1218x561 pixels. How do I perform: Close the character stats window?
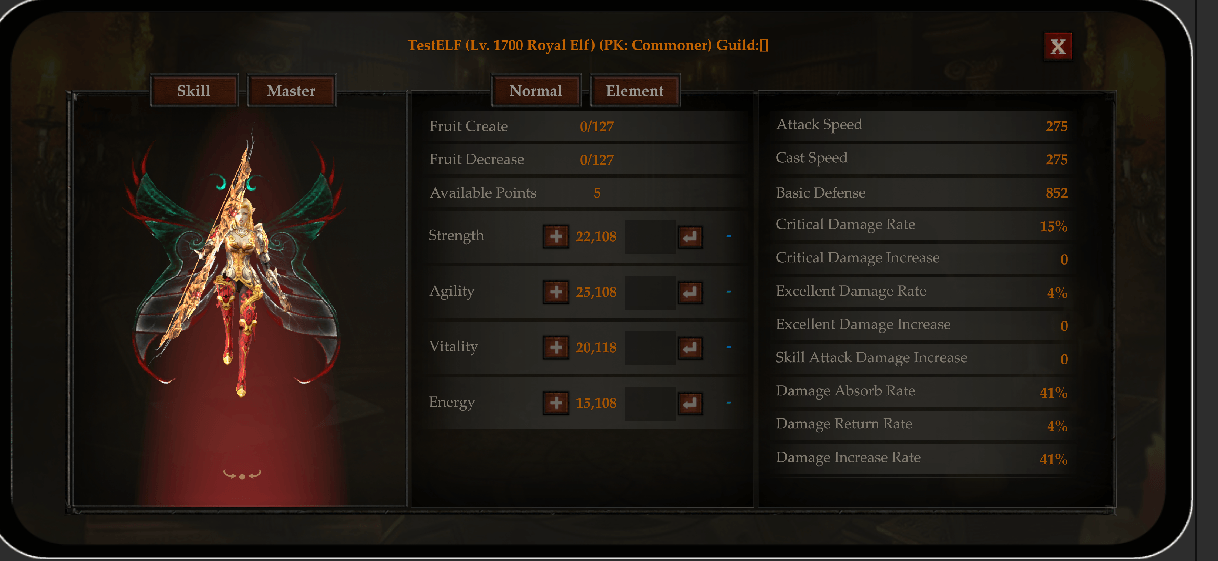click(1057, 46)
